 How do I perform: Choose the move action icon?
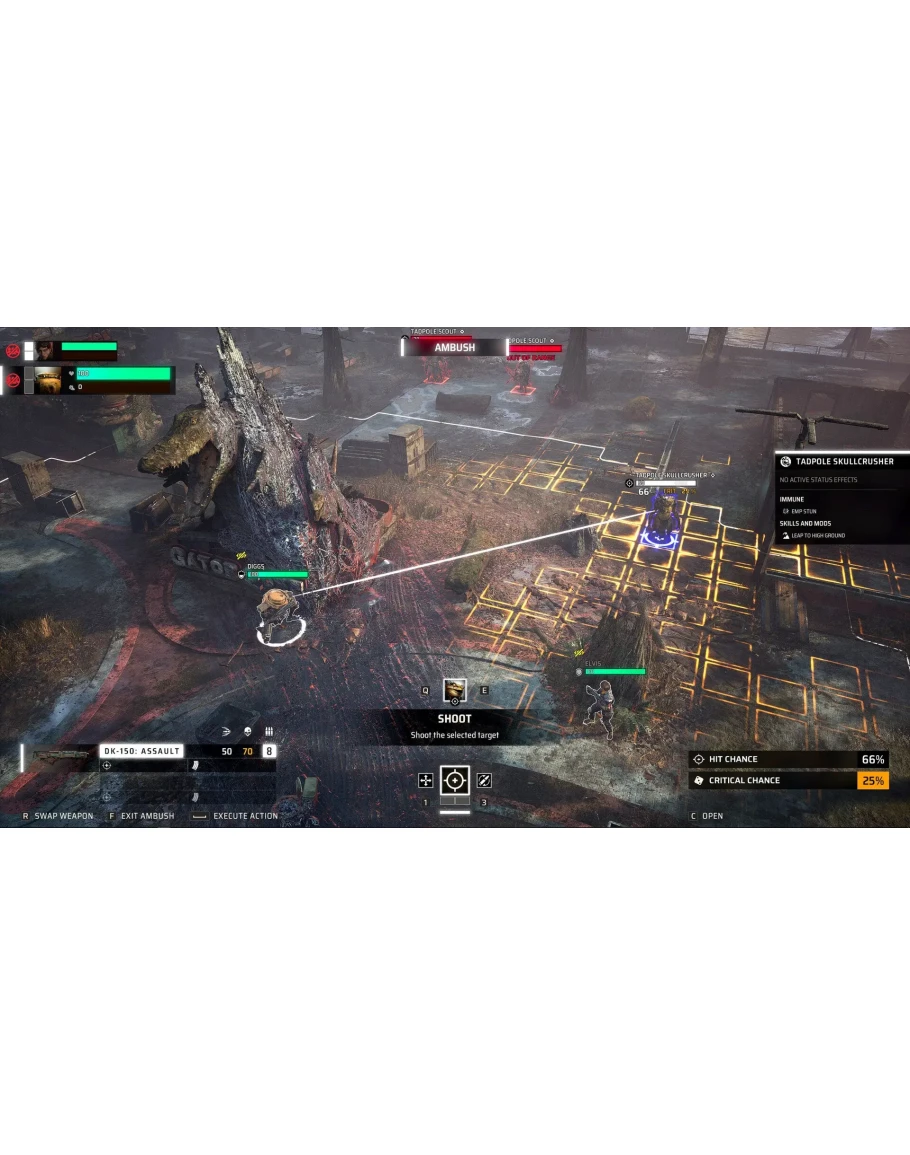(x=425, y=780)
